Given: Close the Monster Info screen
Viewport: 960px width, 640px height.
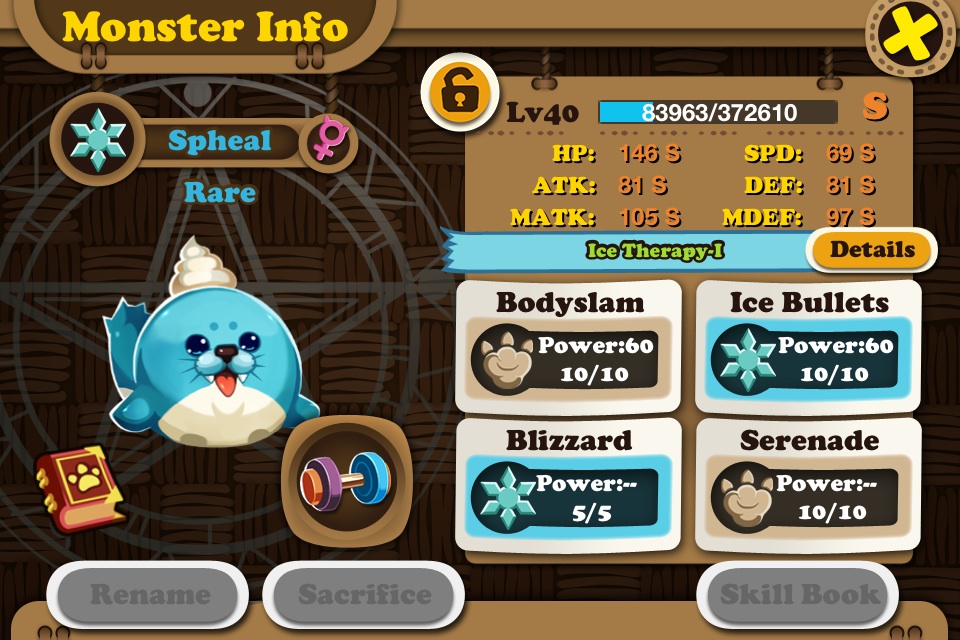Looking at the screenshot, I should (x=911, y=36).
